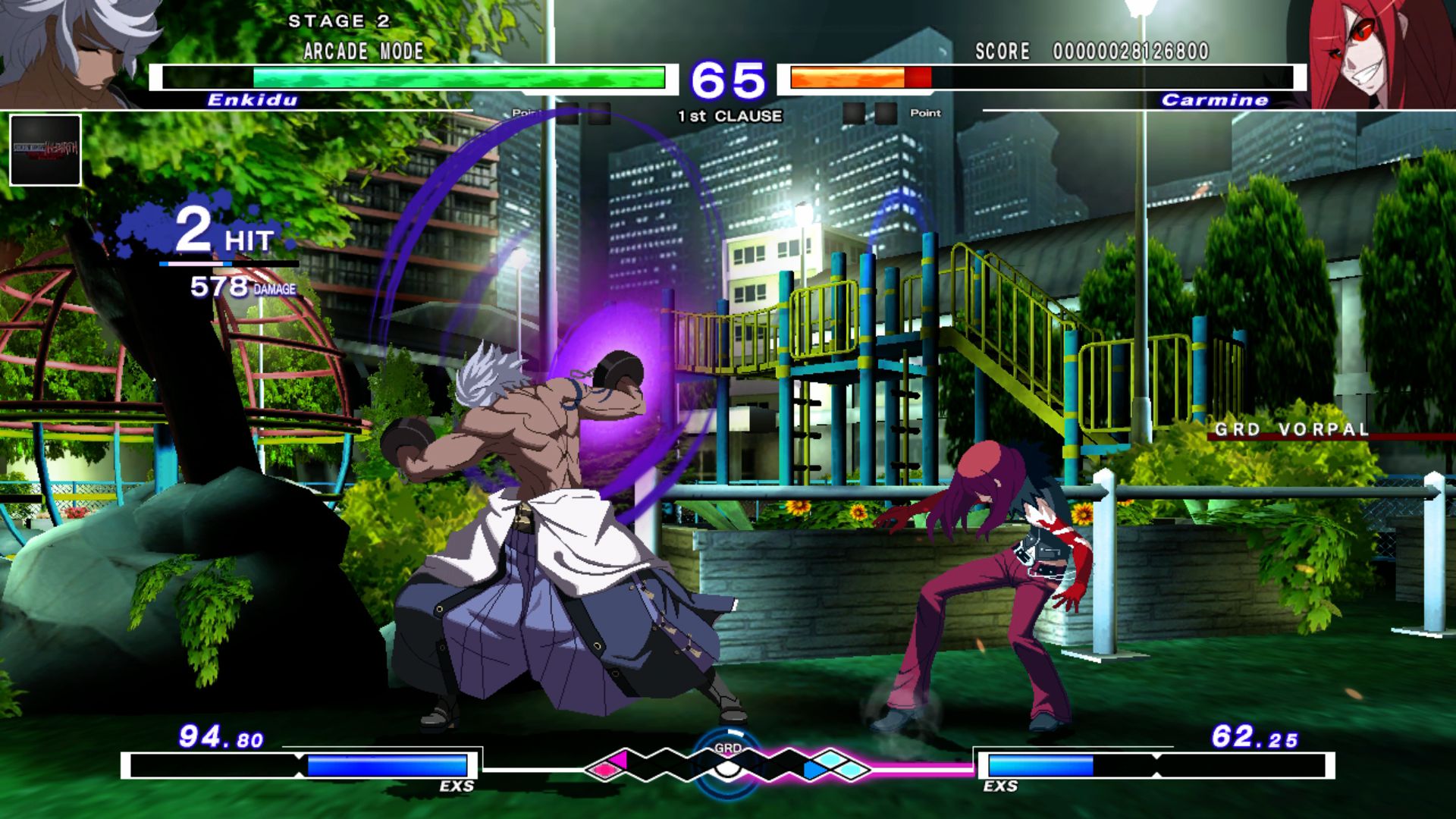Select the STAGE 2 header

click(x=338, y=21)
